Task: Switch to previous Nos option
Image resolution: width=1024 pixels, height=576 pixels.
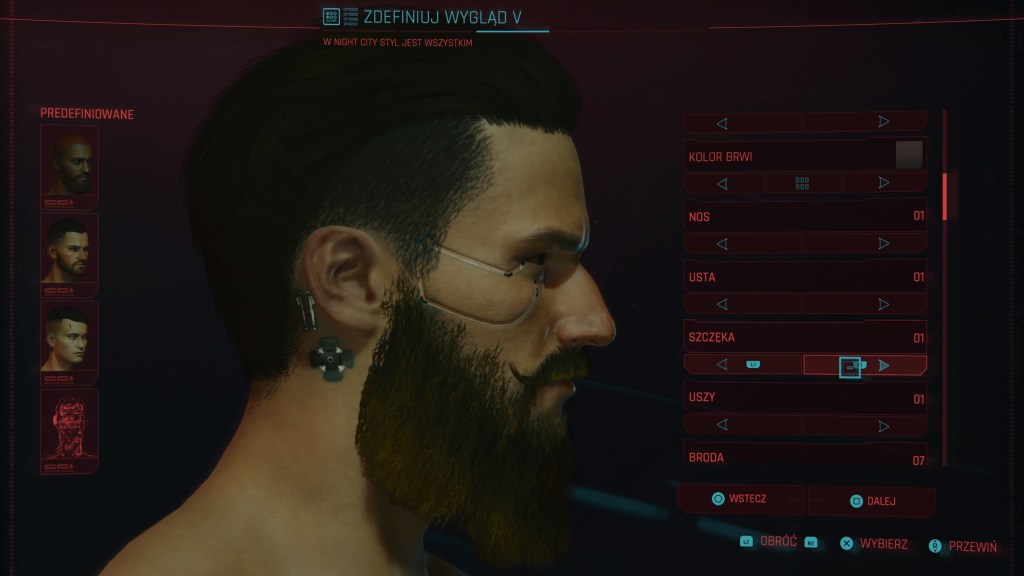Action: 722,244
